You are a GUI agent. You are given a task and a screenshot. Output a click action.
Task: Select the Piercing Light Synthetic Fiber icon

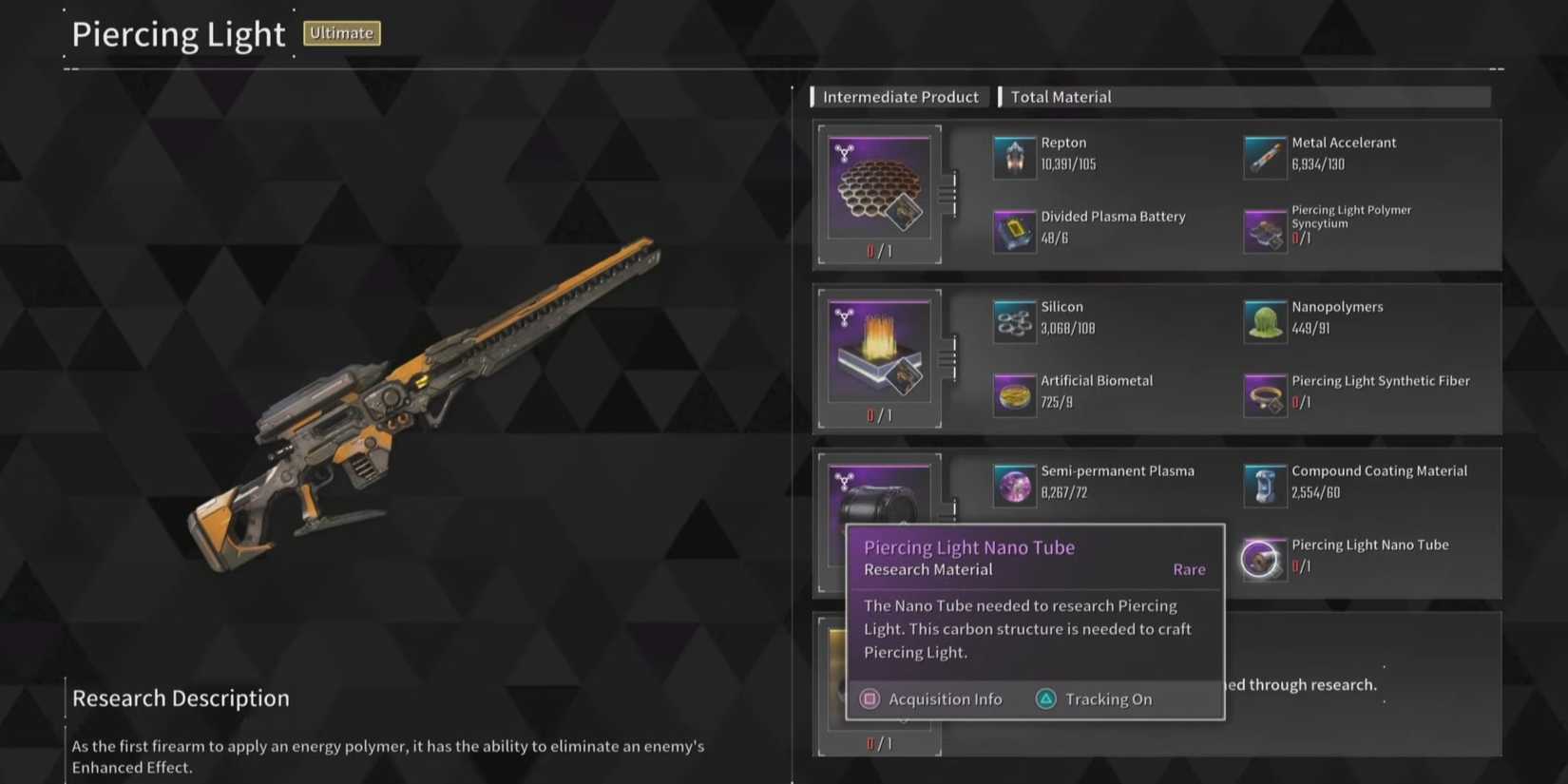(1265, 392)
